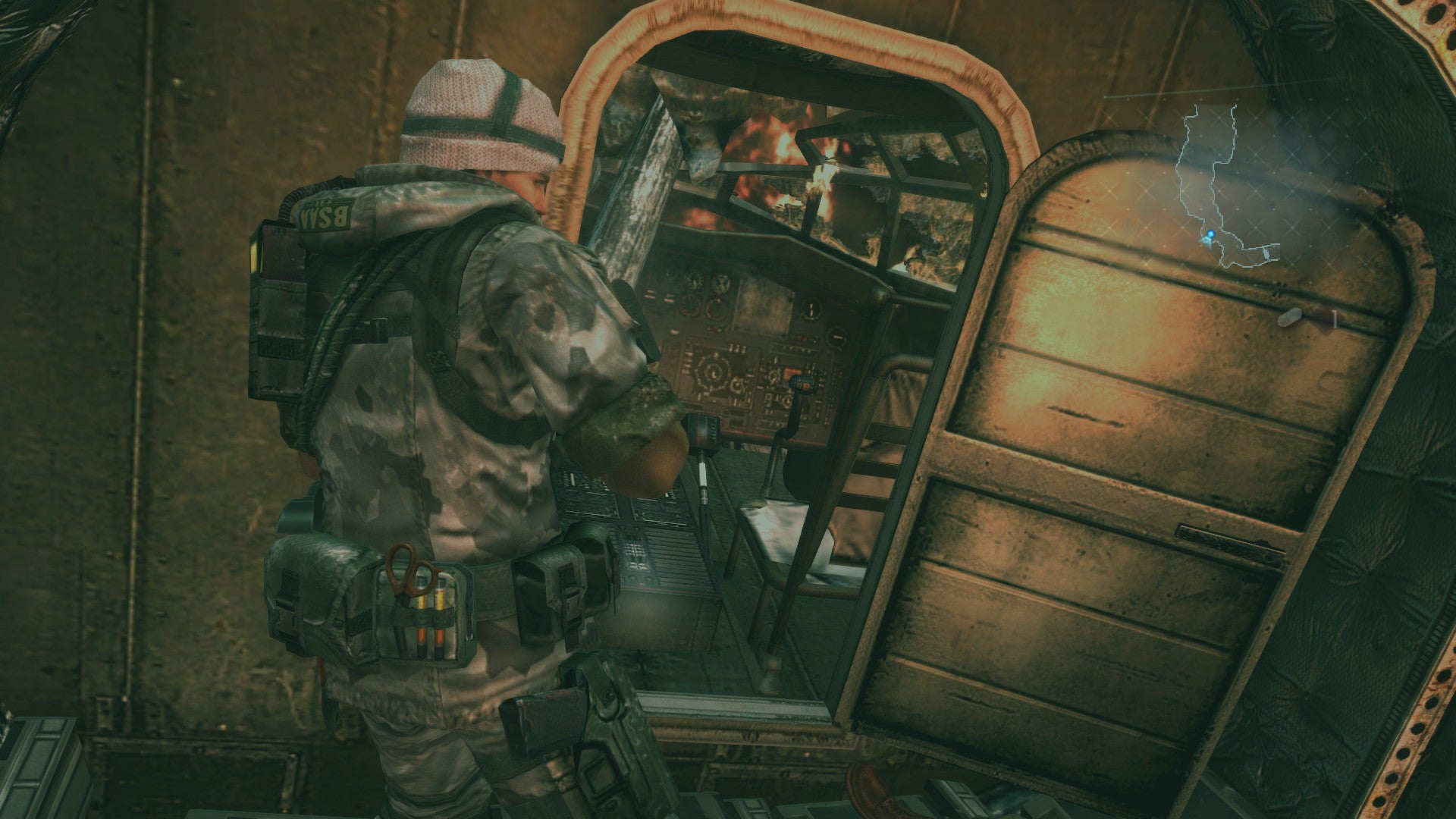Select the blue player marker on the minimap

tap(1211, 234)
